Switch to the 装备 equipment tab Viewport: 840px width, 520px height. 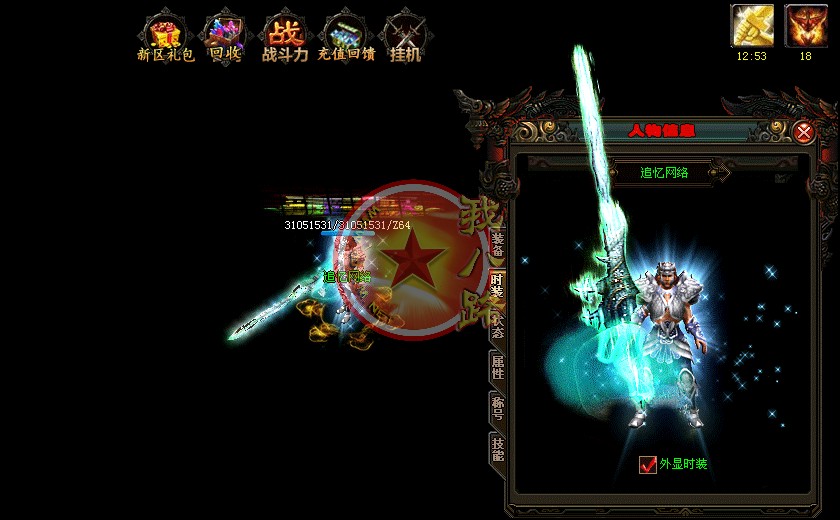click(x=497, y=246)
